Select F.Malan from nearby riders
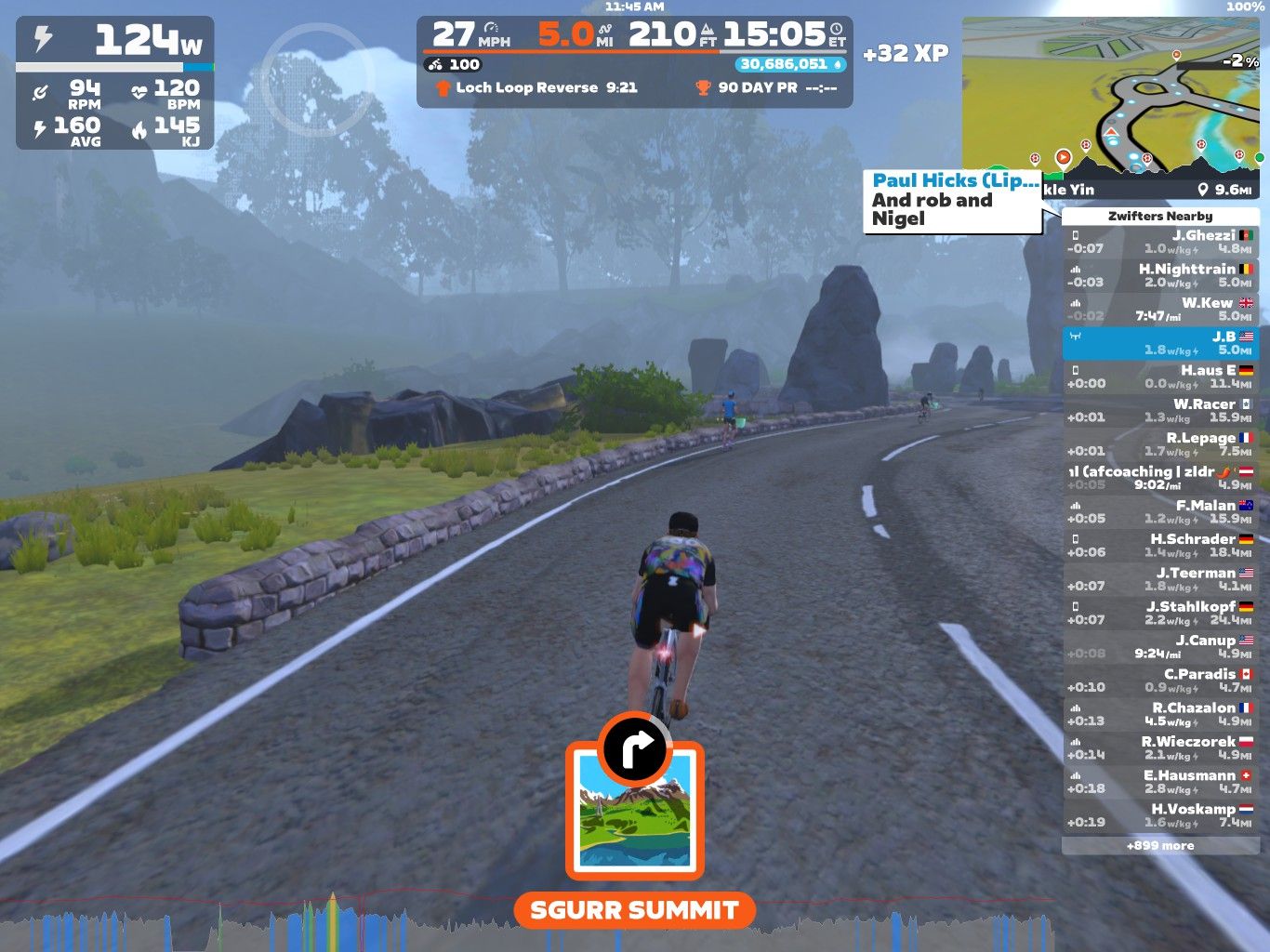The image size is (1270, 952). click(1160, 511)
